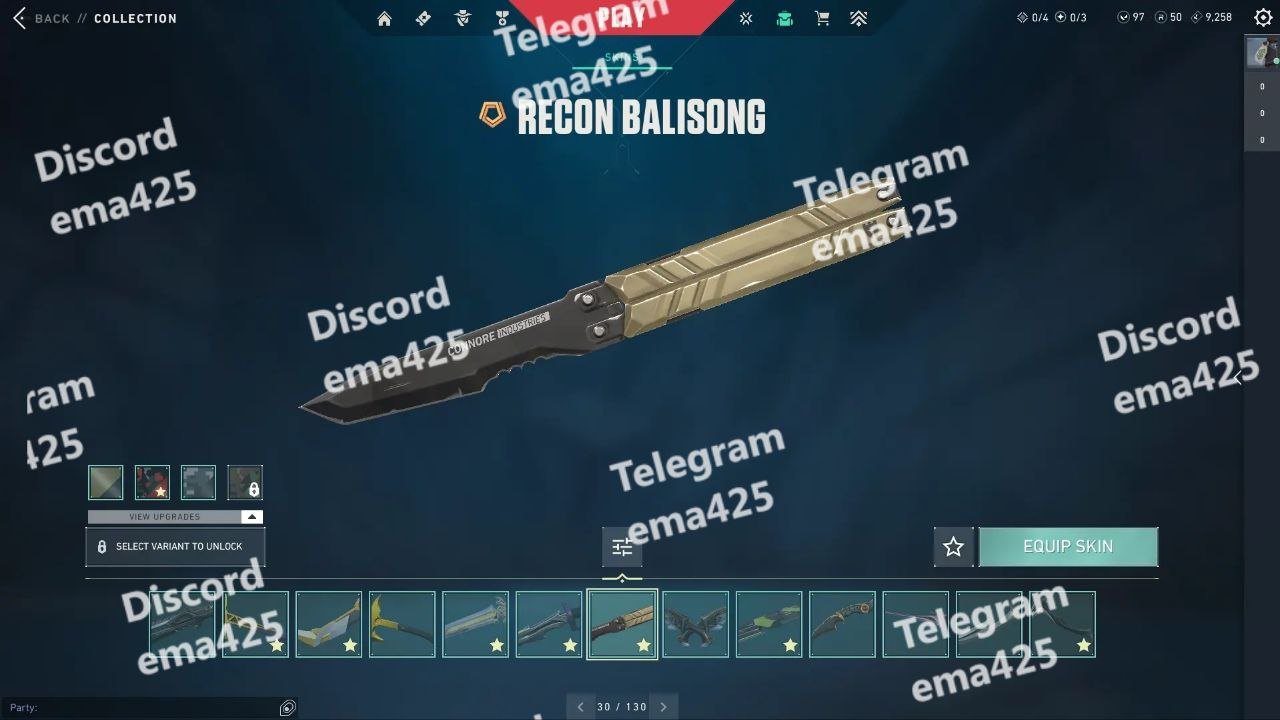Go back to the Collection screen
The height and width of the screenshot is (720, 1280).
tap(42, 18)
